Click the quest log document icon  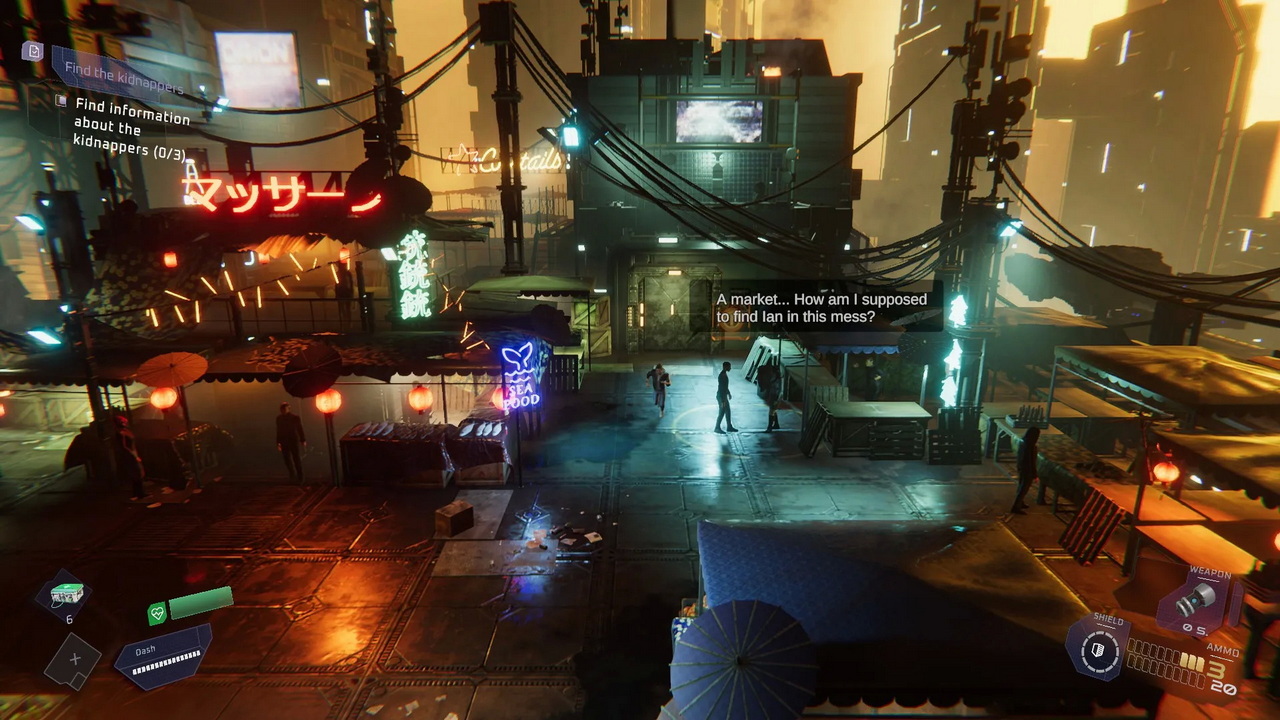click(x=33, y=51)
